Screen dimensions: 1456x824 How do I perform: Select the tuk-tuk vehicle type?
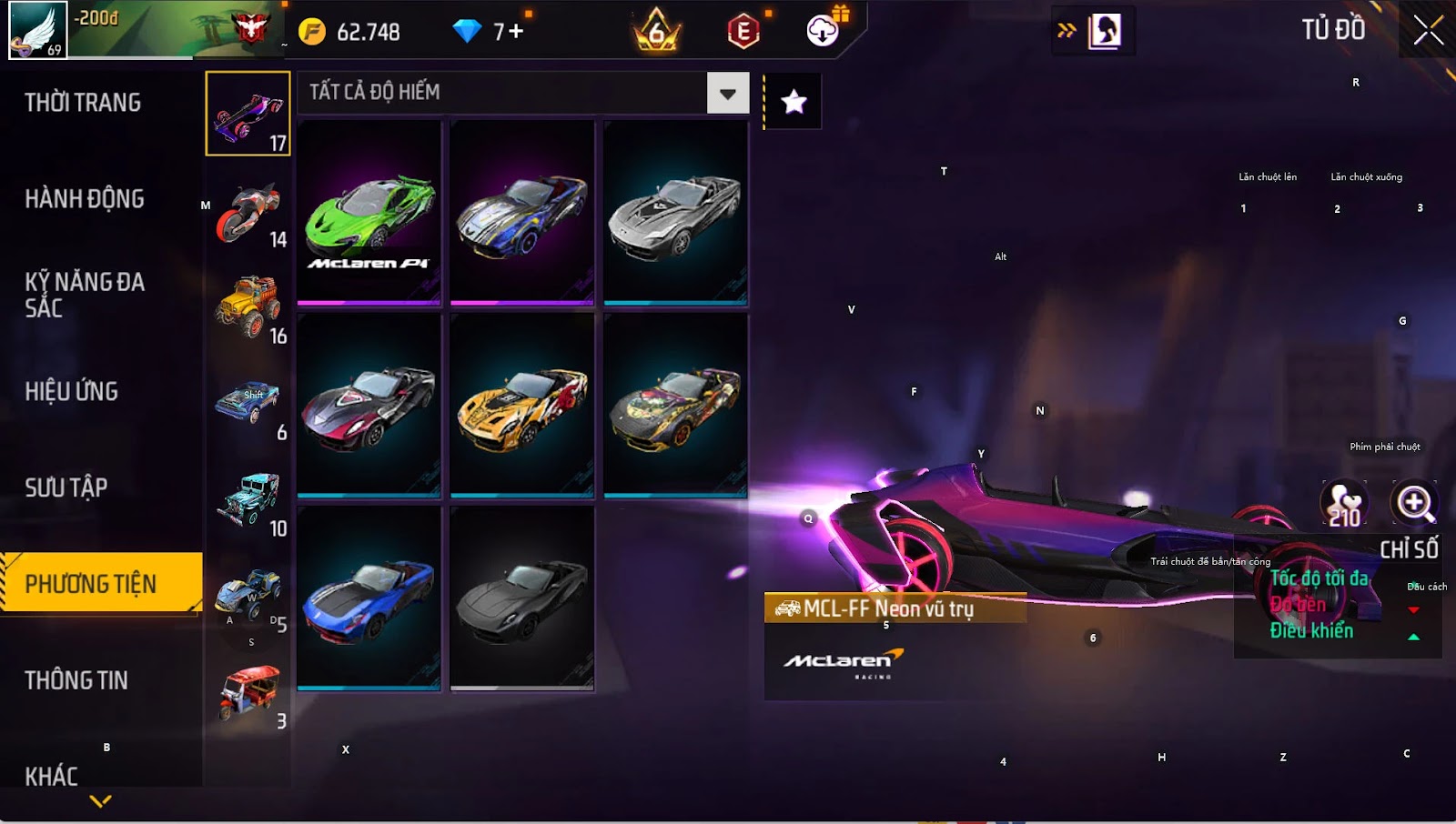tap(248, 694)
